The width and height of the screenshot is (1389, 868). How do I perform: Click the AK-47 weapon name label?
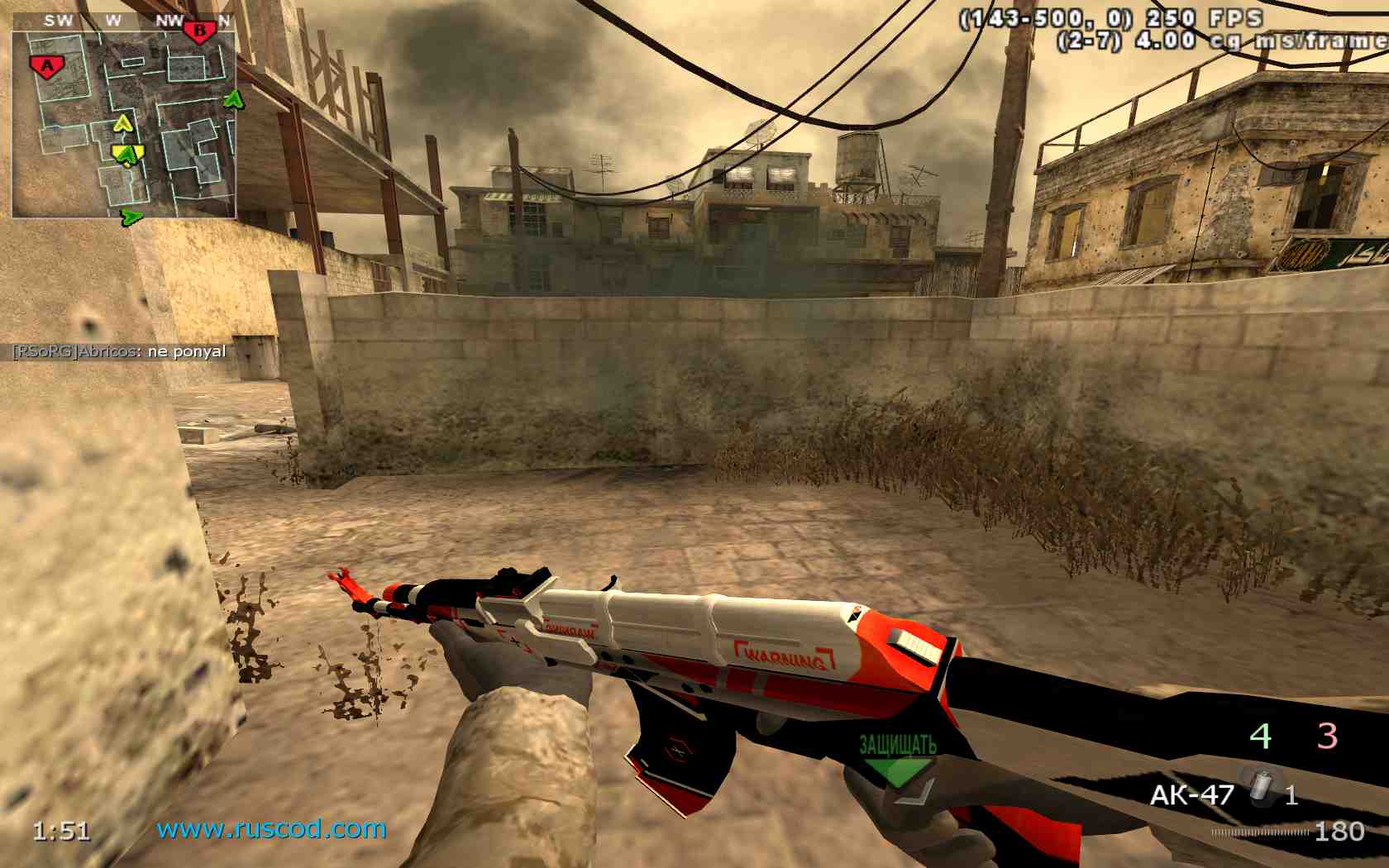1193,794
